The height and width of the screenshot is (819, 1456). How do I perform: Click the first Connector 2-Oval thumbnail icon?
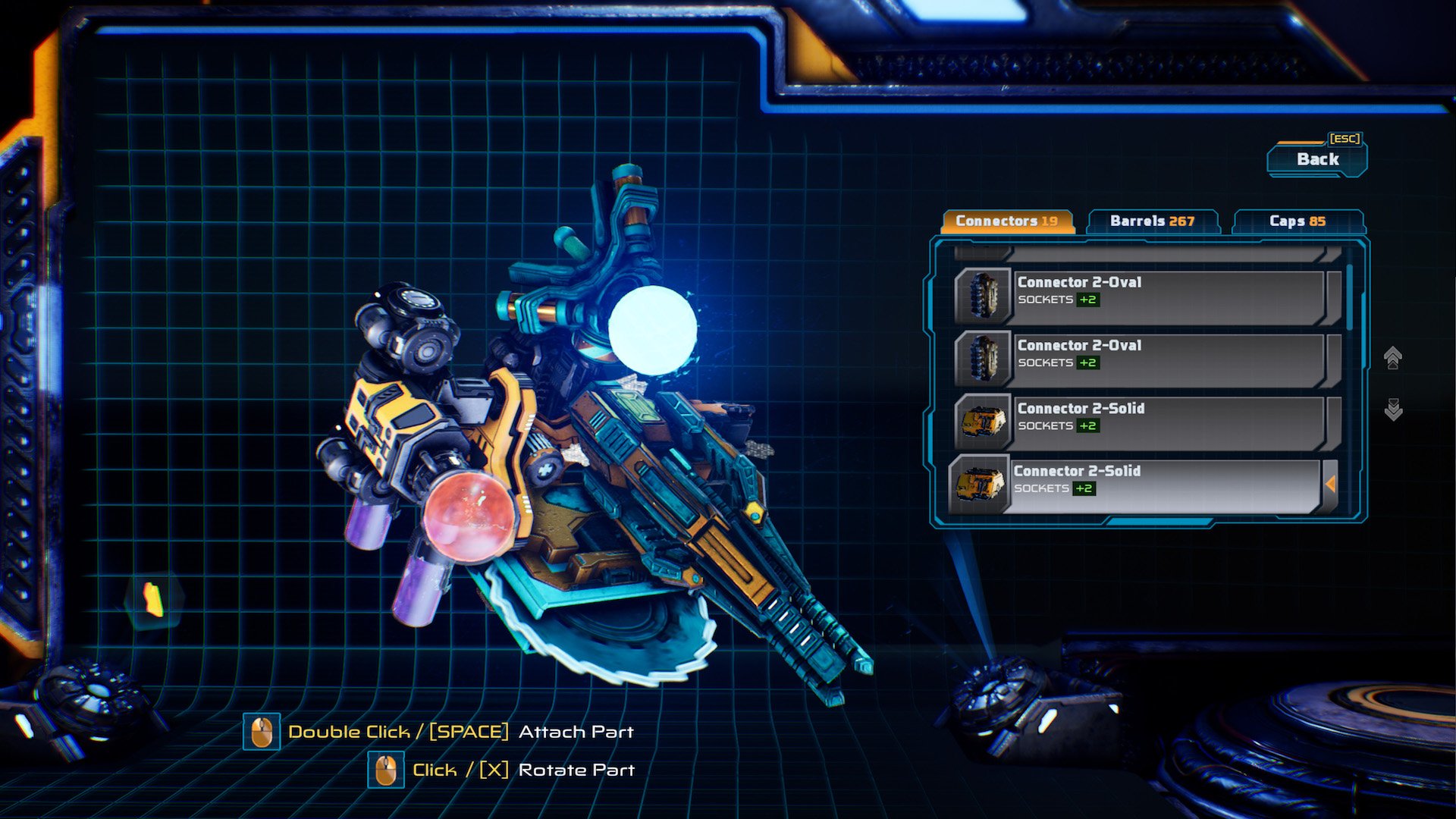tap(984, 297)
